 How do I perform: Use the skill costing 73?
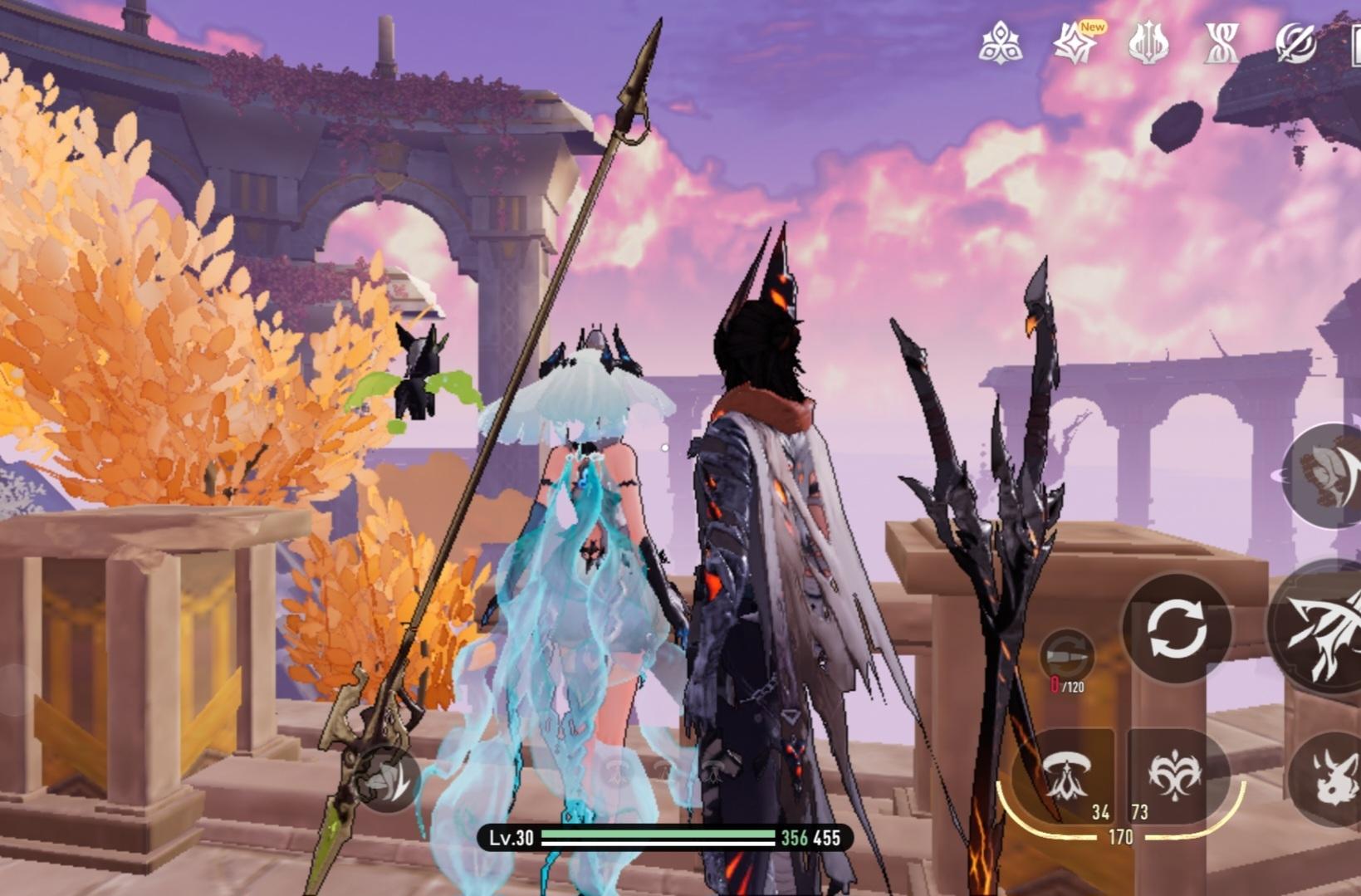[x=1174, y=776]
